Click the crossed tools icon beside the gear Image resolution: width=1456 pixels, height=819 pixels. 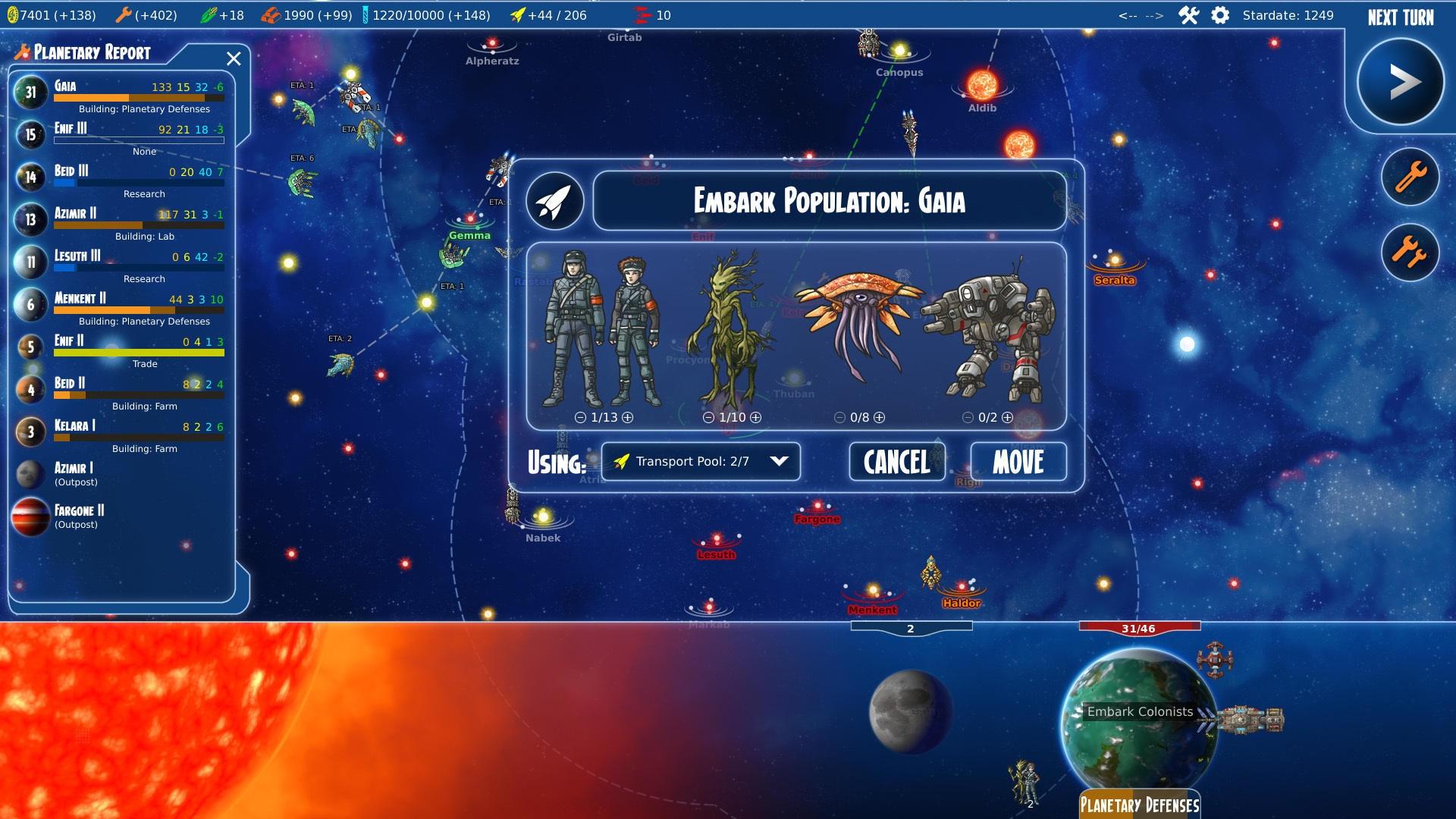tap(1187, 14)
